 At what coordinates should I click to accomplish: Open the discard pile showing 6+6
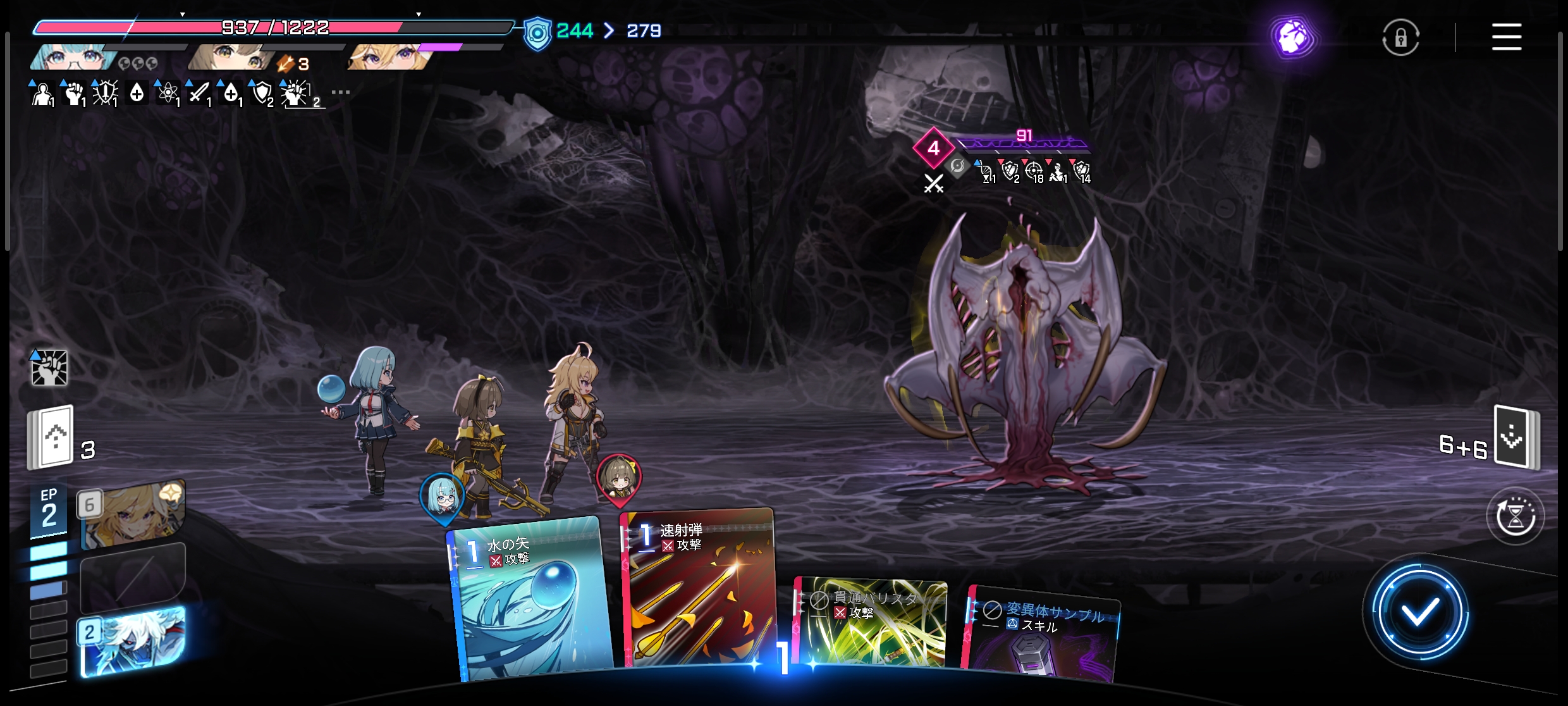(x=1516, y=438)
